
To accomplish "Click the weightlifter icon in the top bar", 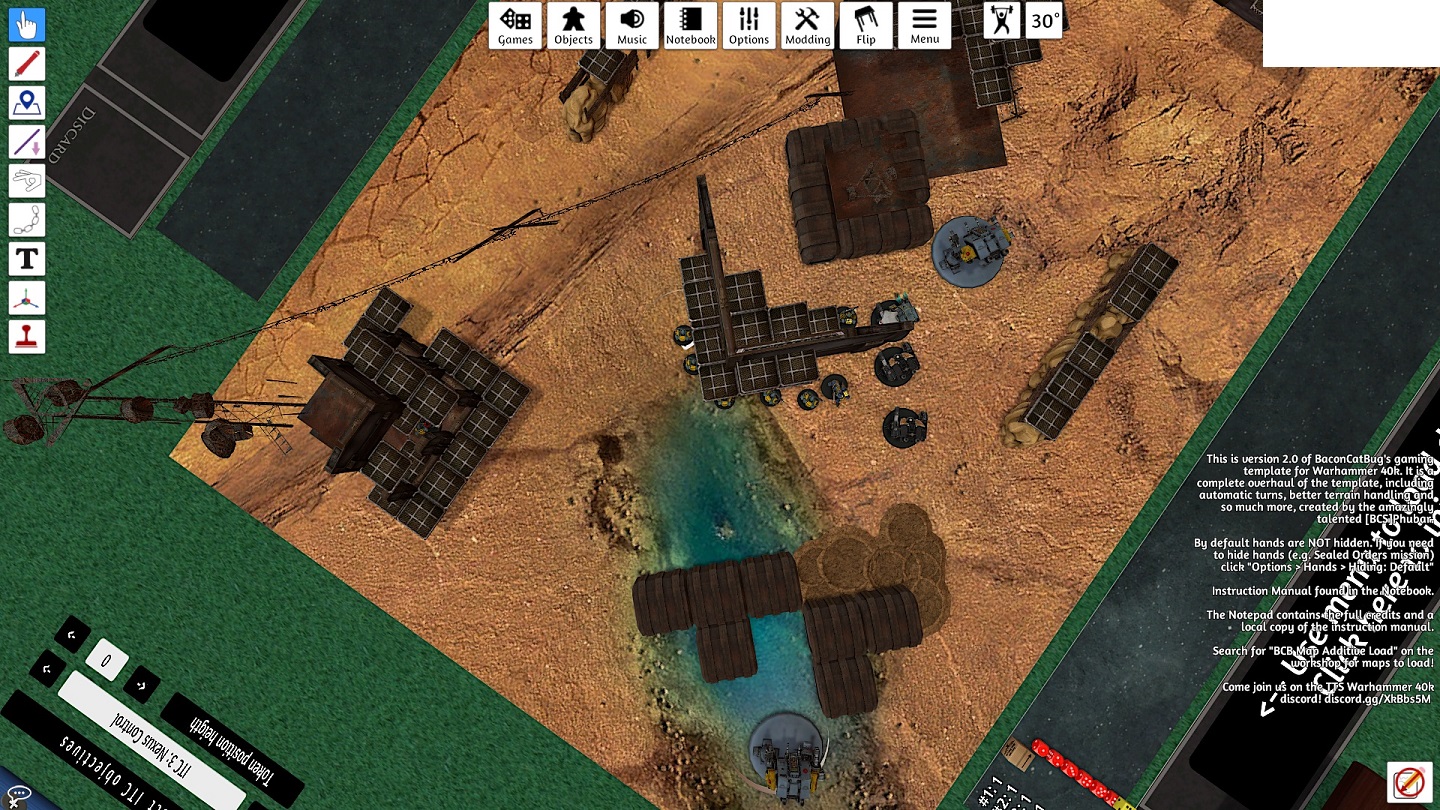I will point(1001,21).
